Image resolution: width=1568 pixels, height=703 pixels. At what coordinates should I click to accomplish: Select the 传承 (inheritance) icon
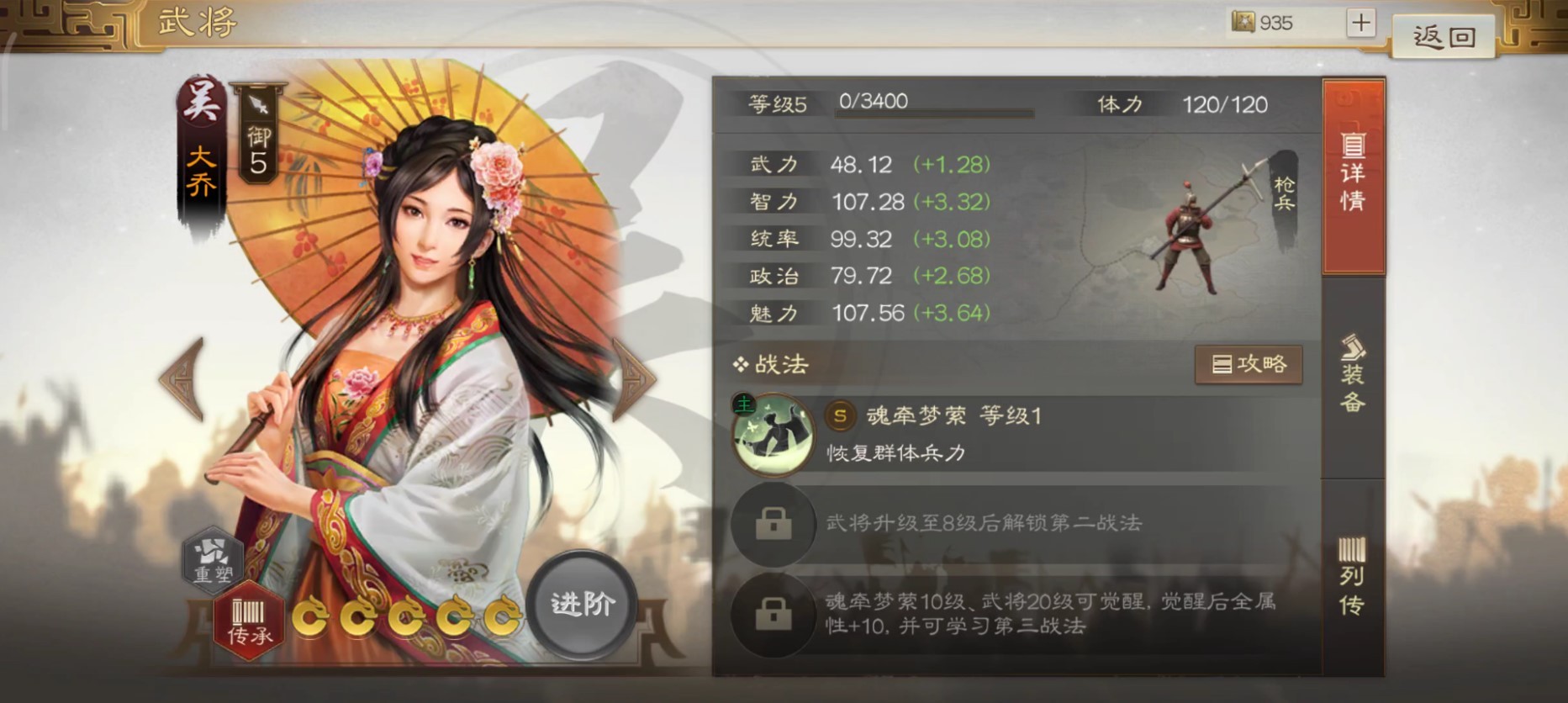click(x=248, y=620)
